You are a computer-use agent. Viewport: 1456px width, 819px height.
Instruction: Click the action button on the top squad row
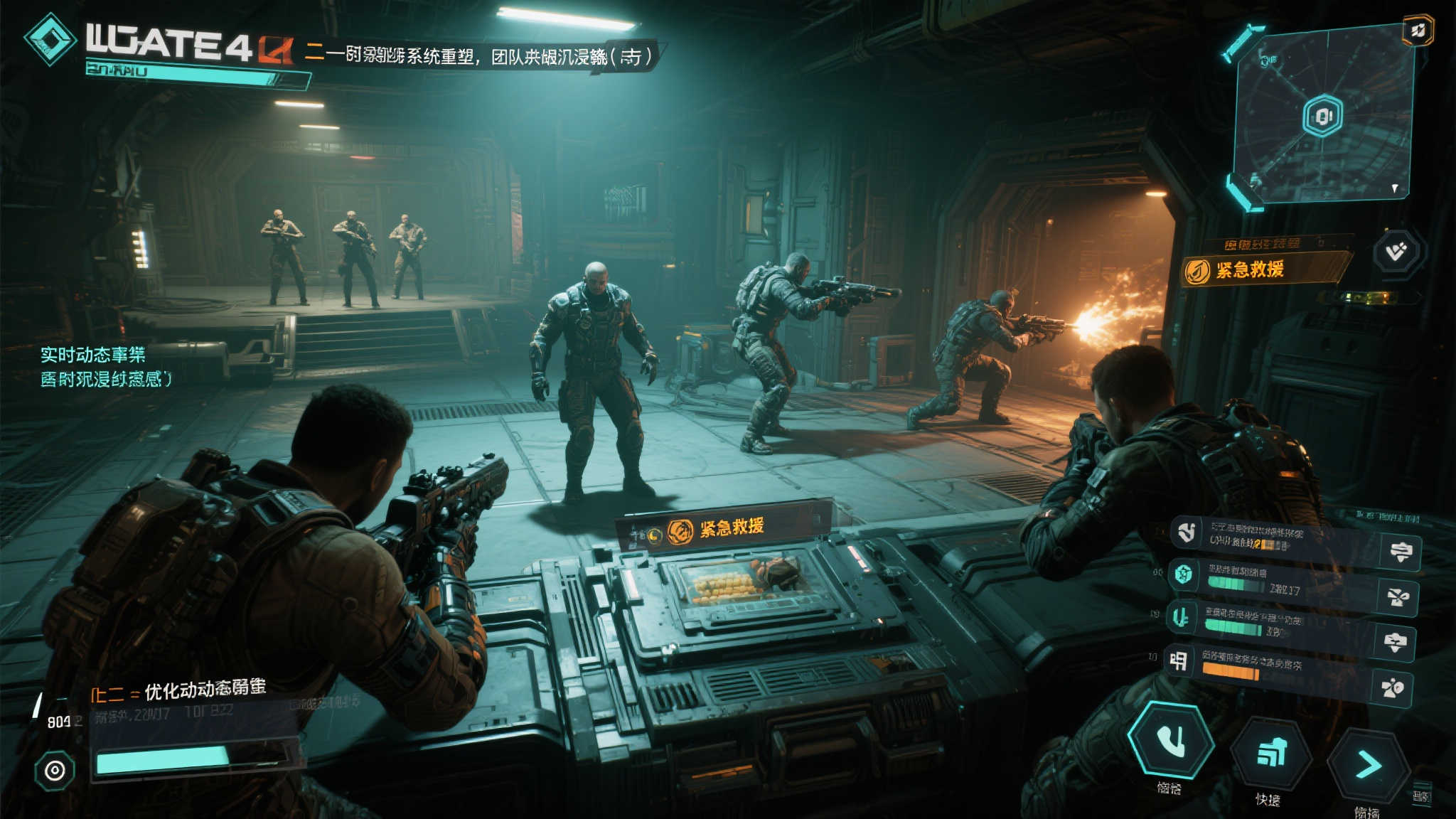tap(1401, 552)
